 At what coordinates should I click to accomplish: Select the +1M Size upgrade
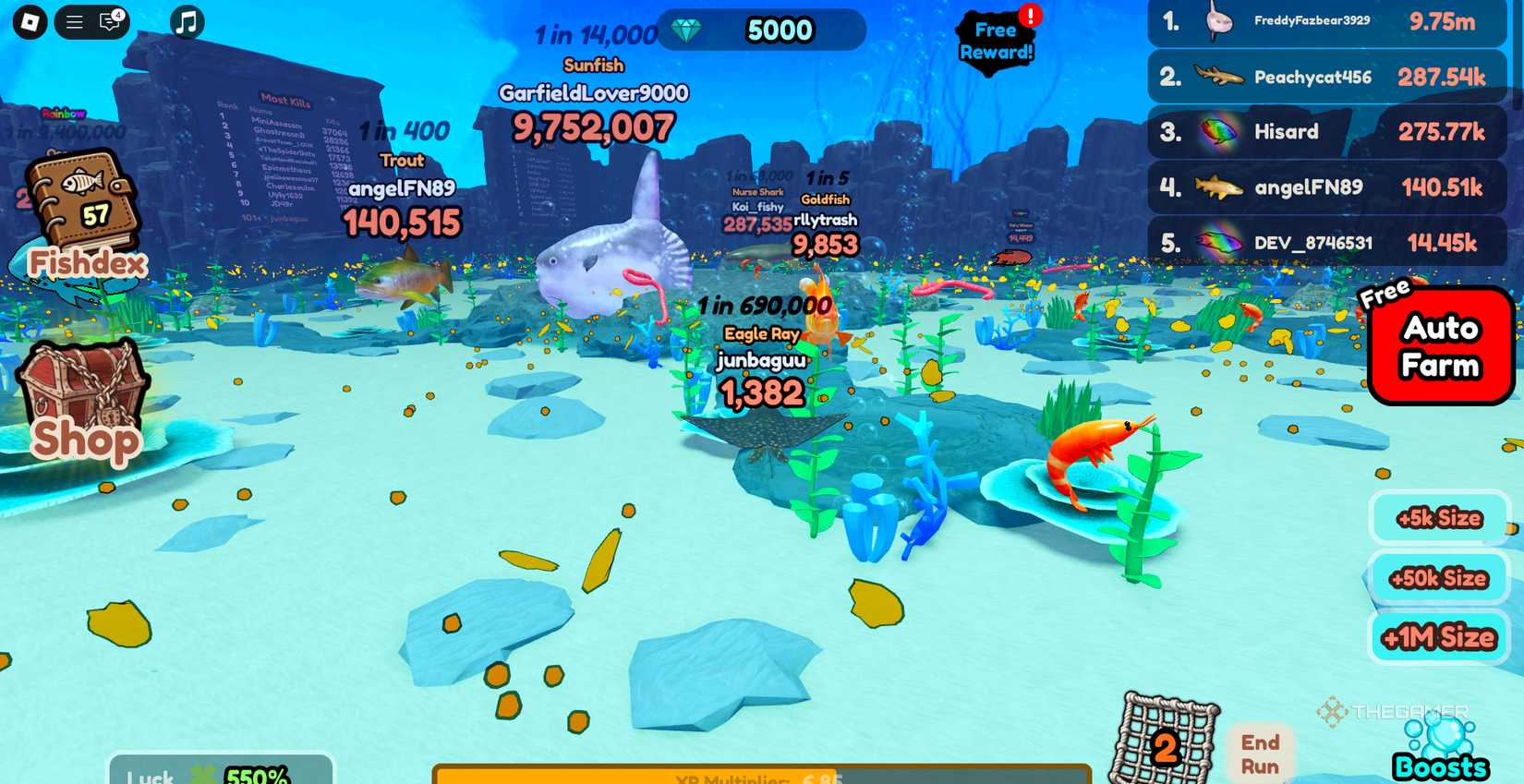click(x=1438, y=637)
